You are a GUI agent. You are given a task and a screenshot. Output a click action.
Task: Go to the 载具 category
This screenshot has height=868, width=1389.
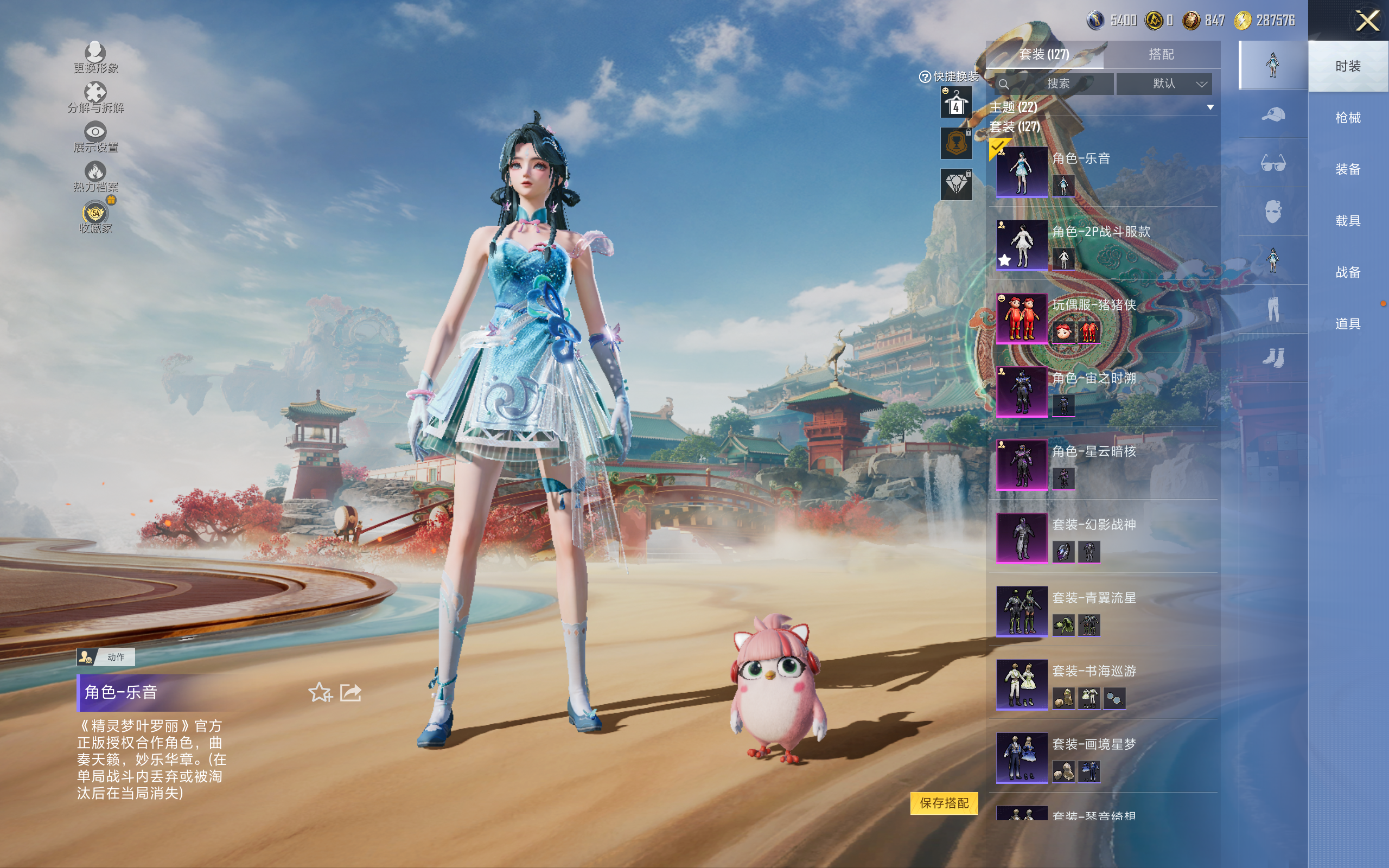(x=1347, y=221)
